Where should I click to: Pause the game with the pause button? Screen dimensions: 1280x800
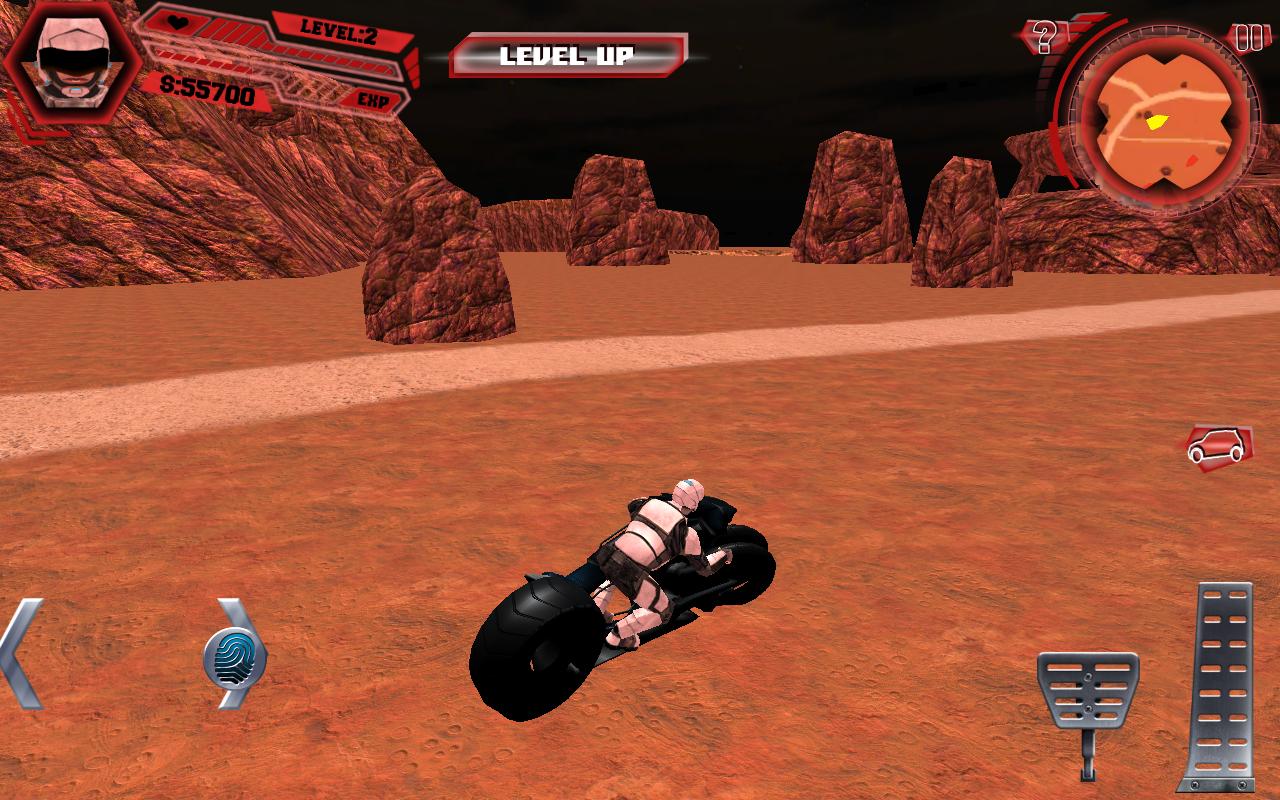tap(1248, 39)
